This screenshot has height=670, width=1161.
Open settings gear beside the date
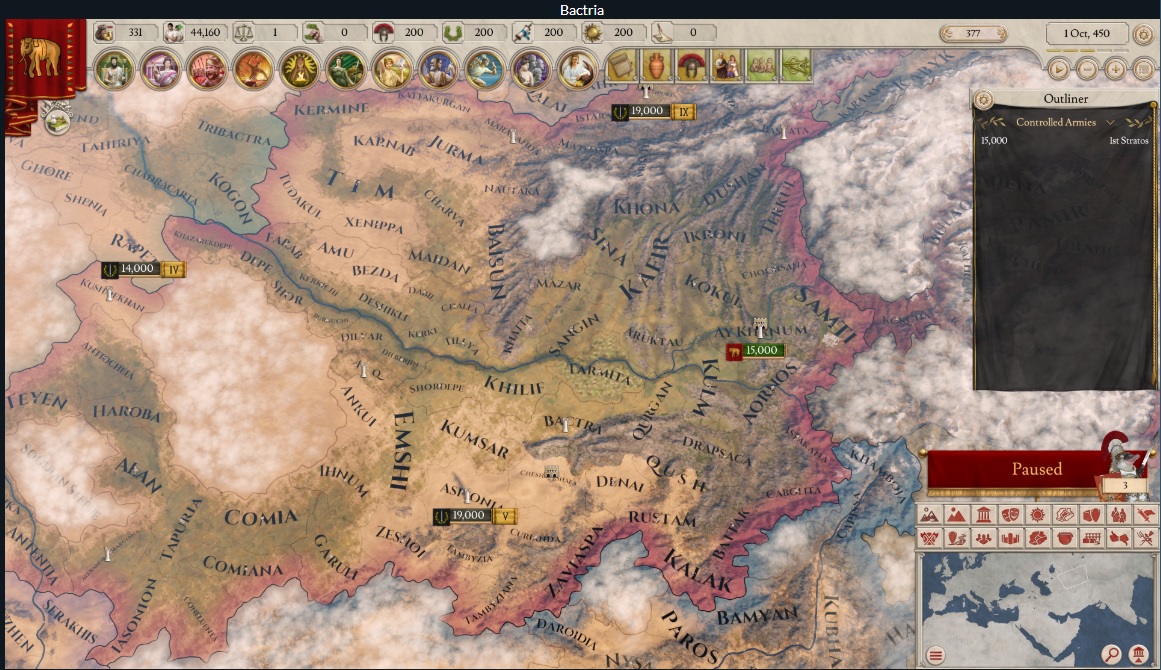1146,35
